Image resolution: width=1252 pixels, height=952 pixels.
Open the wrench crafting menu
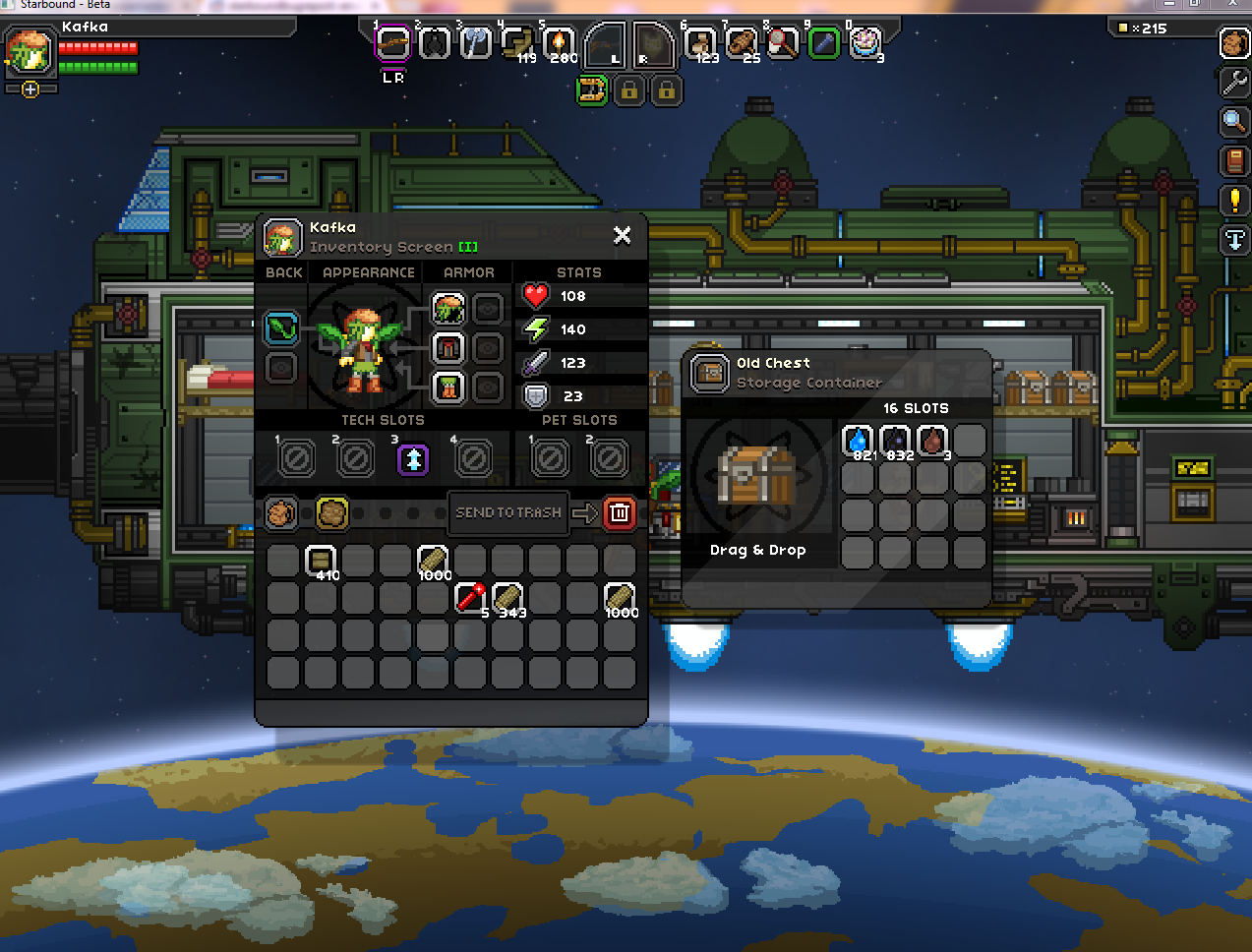(1234, 82)
